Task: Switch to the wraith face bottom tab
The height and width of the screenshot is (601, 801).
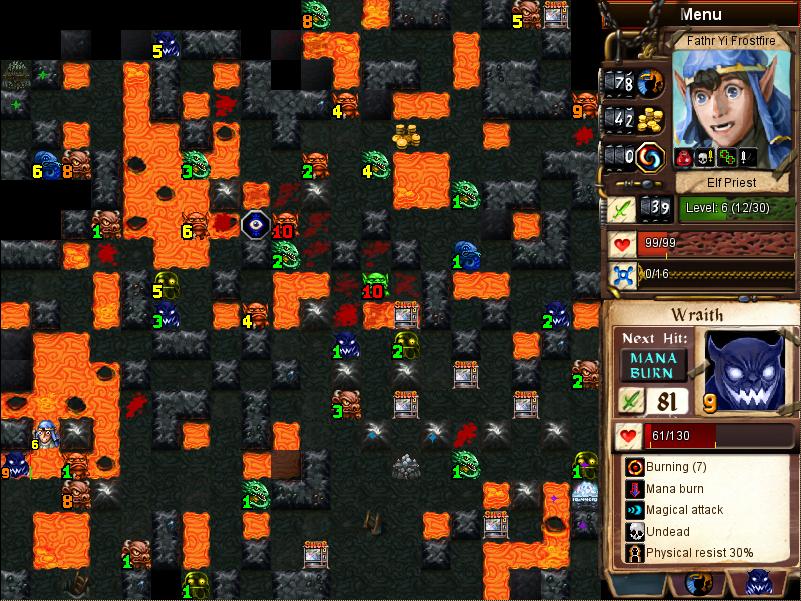Action: coord(757,583)
